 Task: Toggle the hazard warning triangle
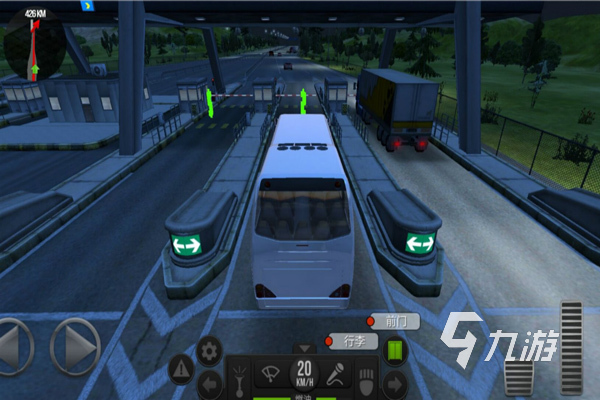[x=182, y=370]
